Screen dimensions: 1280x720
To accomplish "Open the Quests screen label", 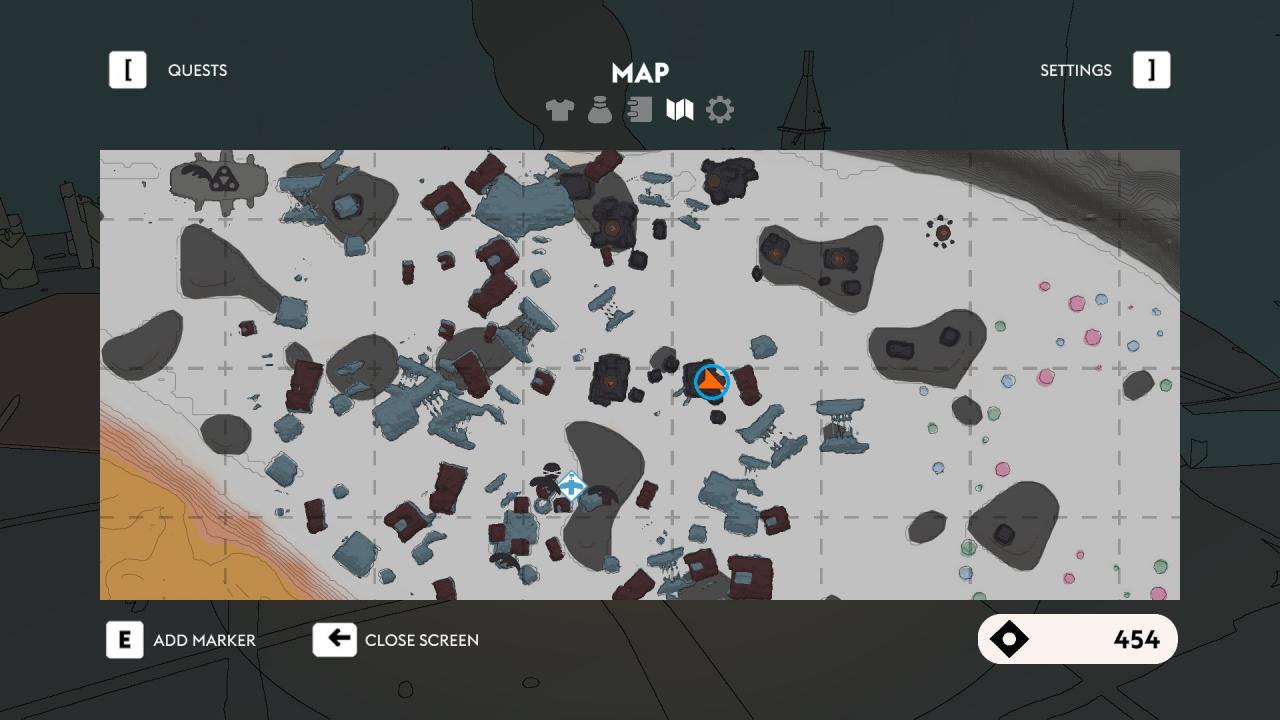I will coord(197,70).
